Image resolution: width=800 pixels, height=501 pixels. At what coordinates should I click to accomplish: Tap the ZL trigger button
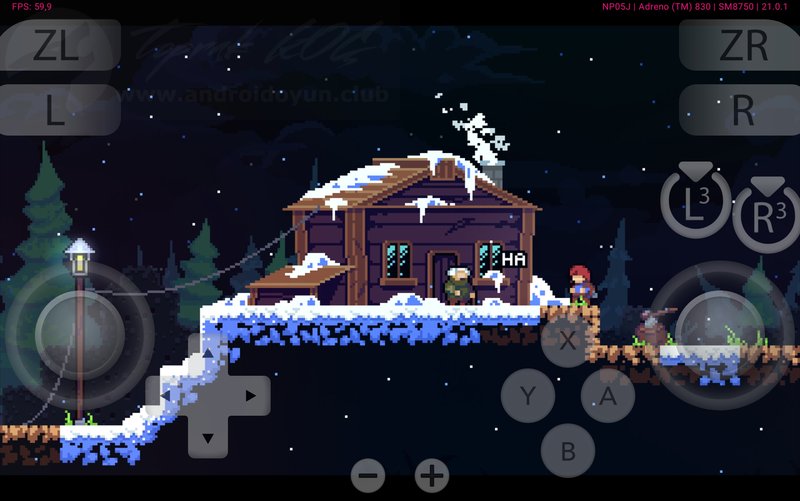(x=56, y=46)
